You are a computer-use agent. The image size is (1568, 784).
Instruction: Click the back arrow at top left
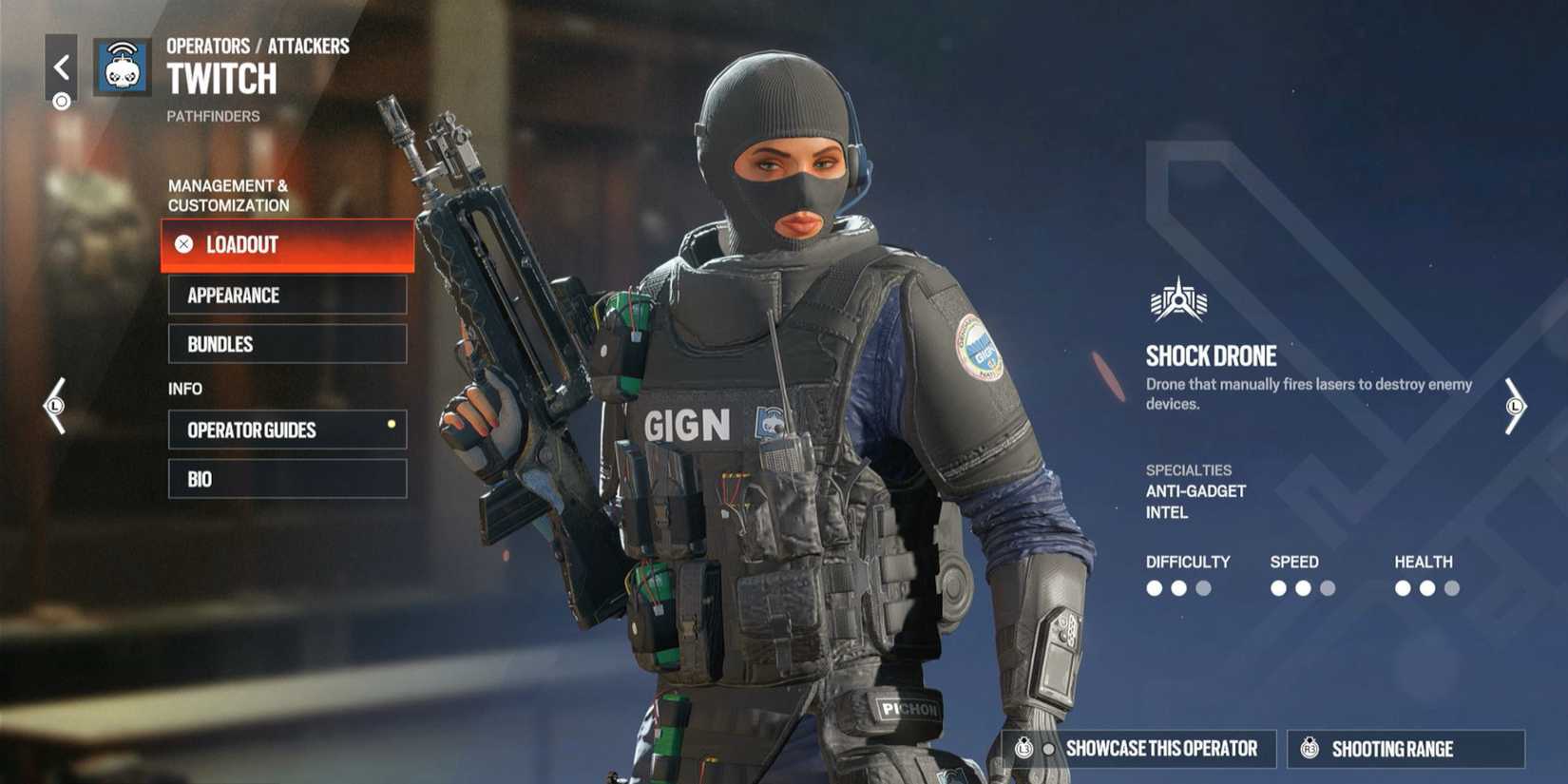point(60,67)
